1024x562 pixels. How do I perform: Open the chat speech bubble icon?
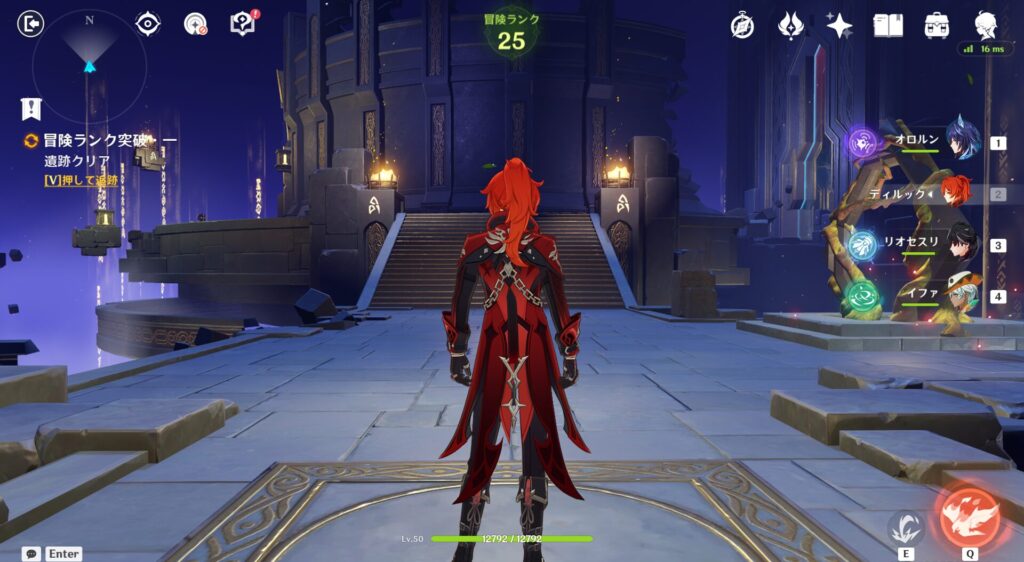[x=32, y=553]
